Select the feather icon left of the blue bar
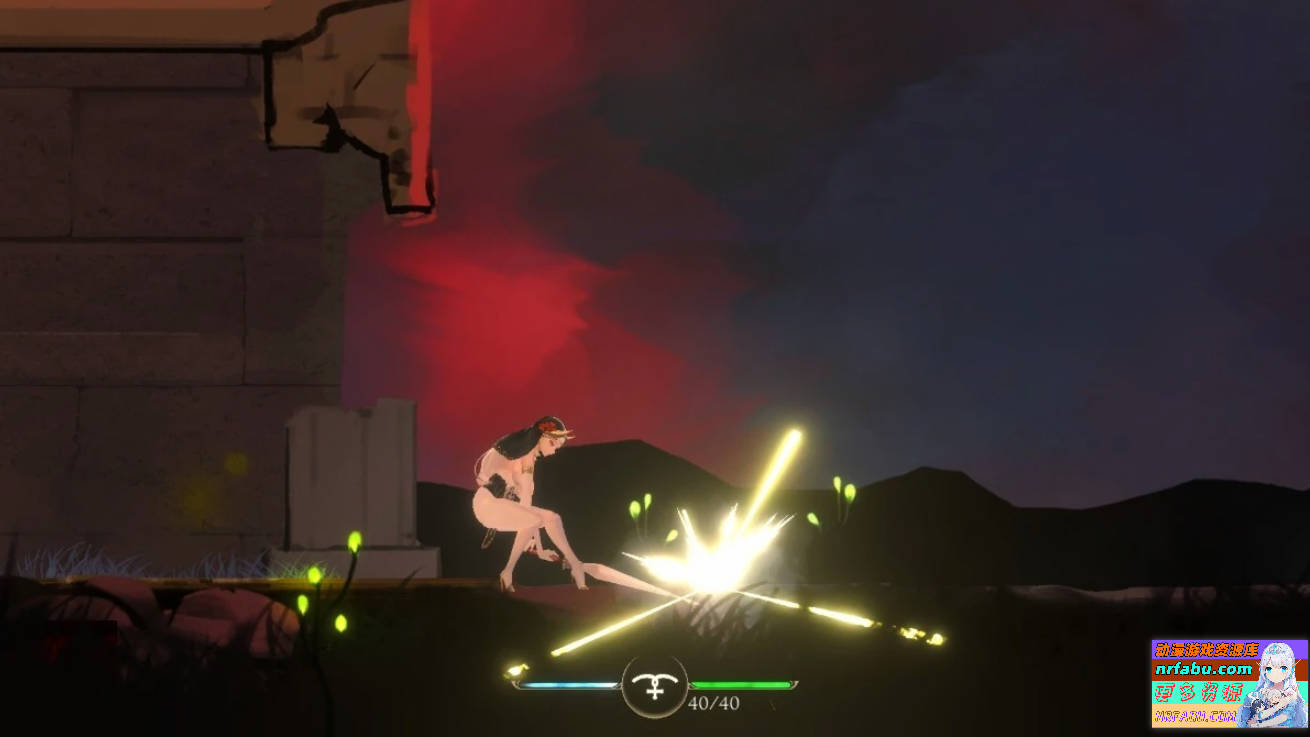The width and height of the screenshot is (1310, 737). [x=514, y=670]
